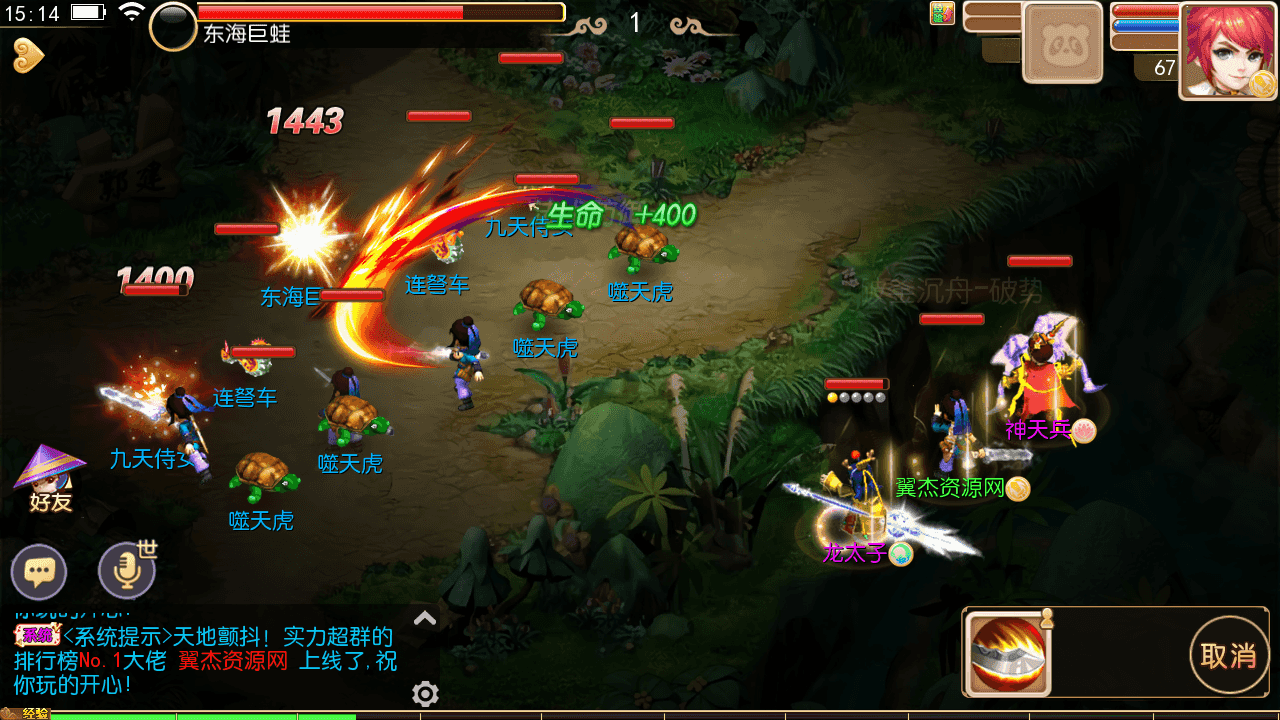Open the colorful gift icon at top

pos(942,13)
